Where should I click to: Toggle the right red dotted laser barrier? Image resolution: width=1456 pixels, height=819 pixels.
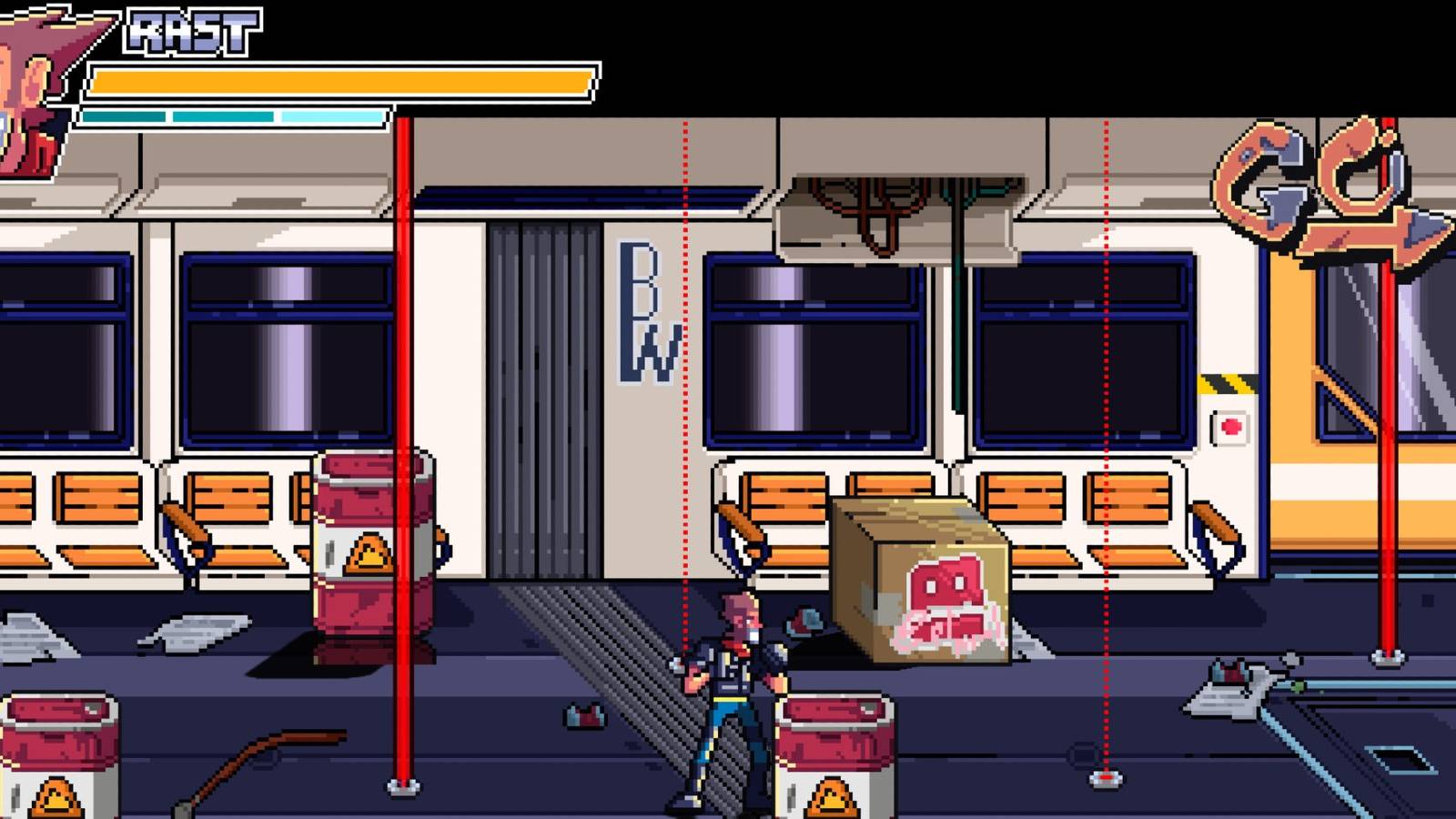click(1106, 364)
